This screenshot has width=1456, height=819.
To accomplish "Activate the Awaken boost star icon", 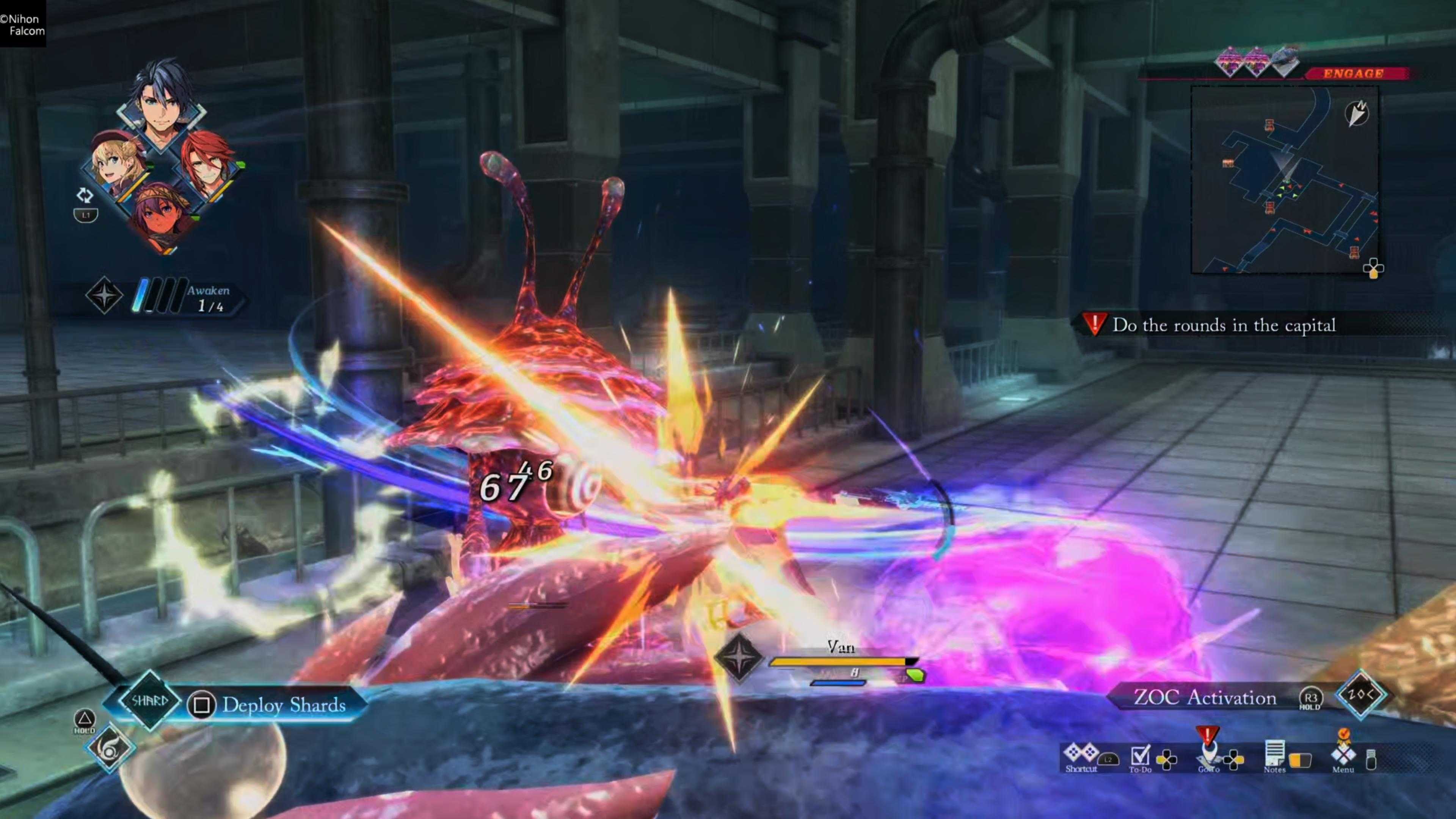I will [104, 295].
